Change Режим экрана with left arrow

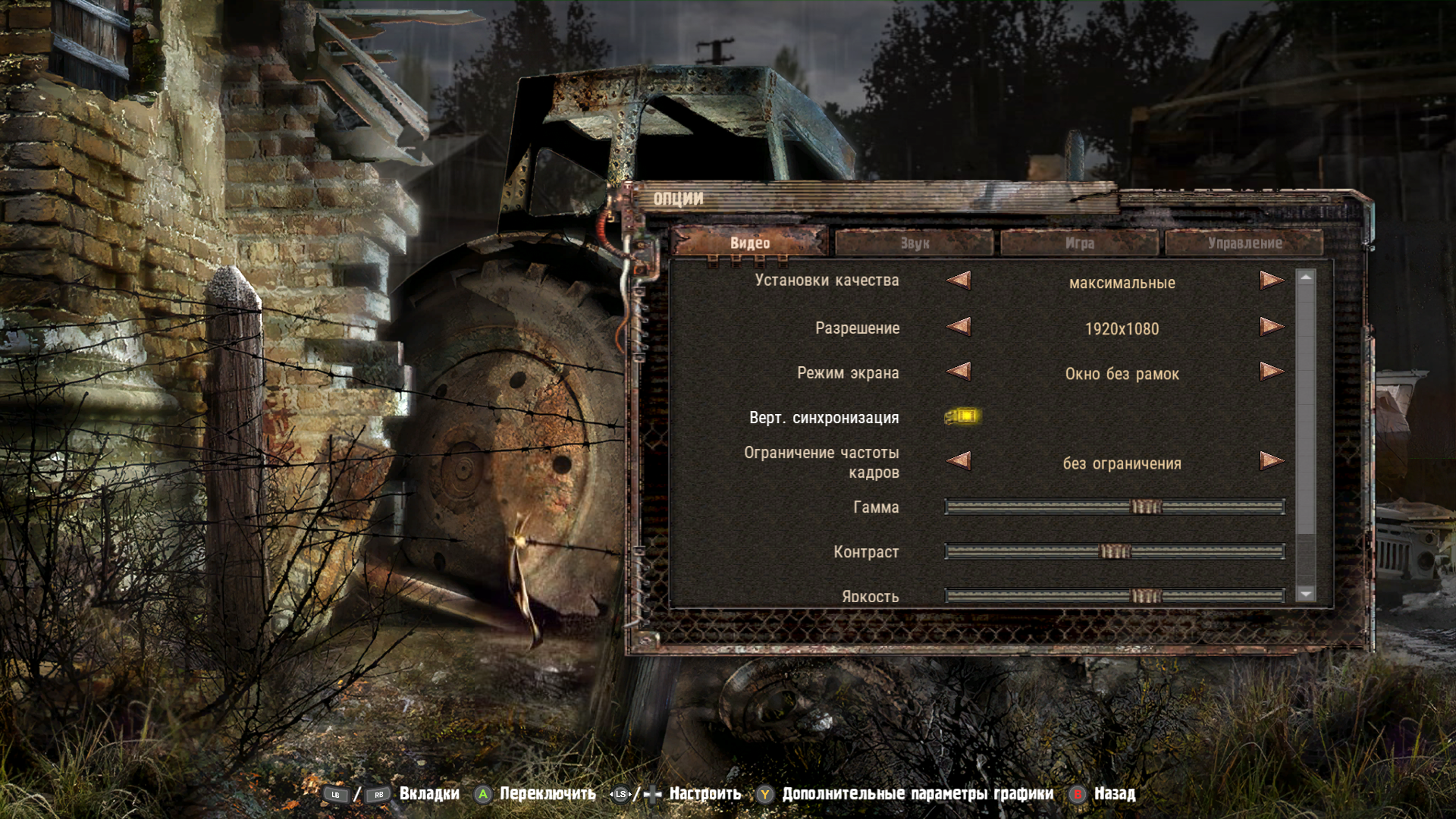(959, 372)
